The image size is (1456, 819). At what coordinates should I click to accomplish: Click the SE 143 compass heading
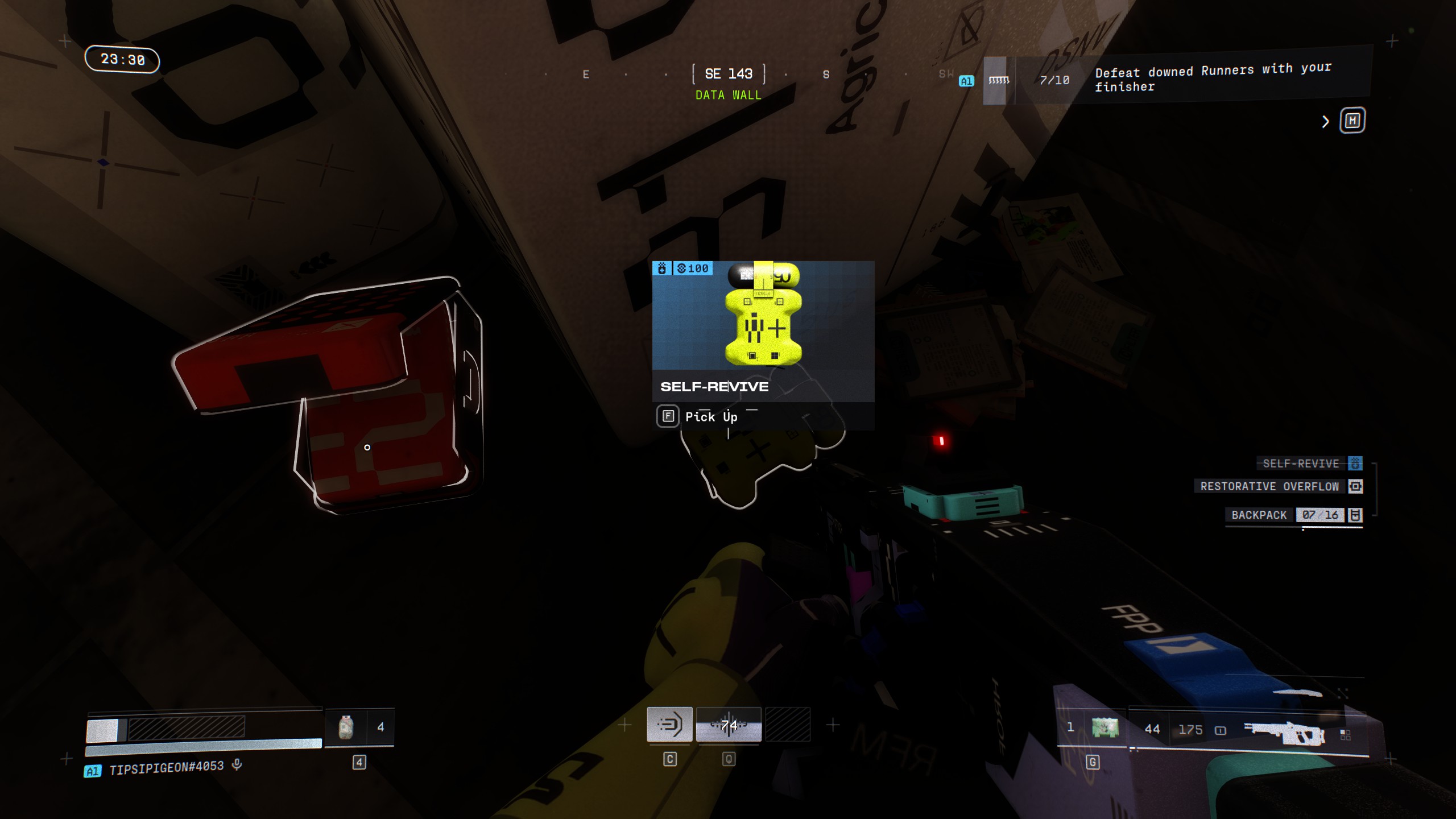(x=729, y=74)
